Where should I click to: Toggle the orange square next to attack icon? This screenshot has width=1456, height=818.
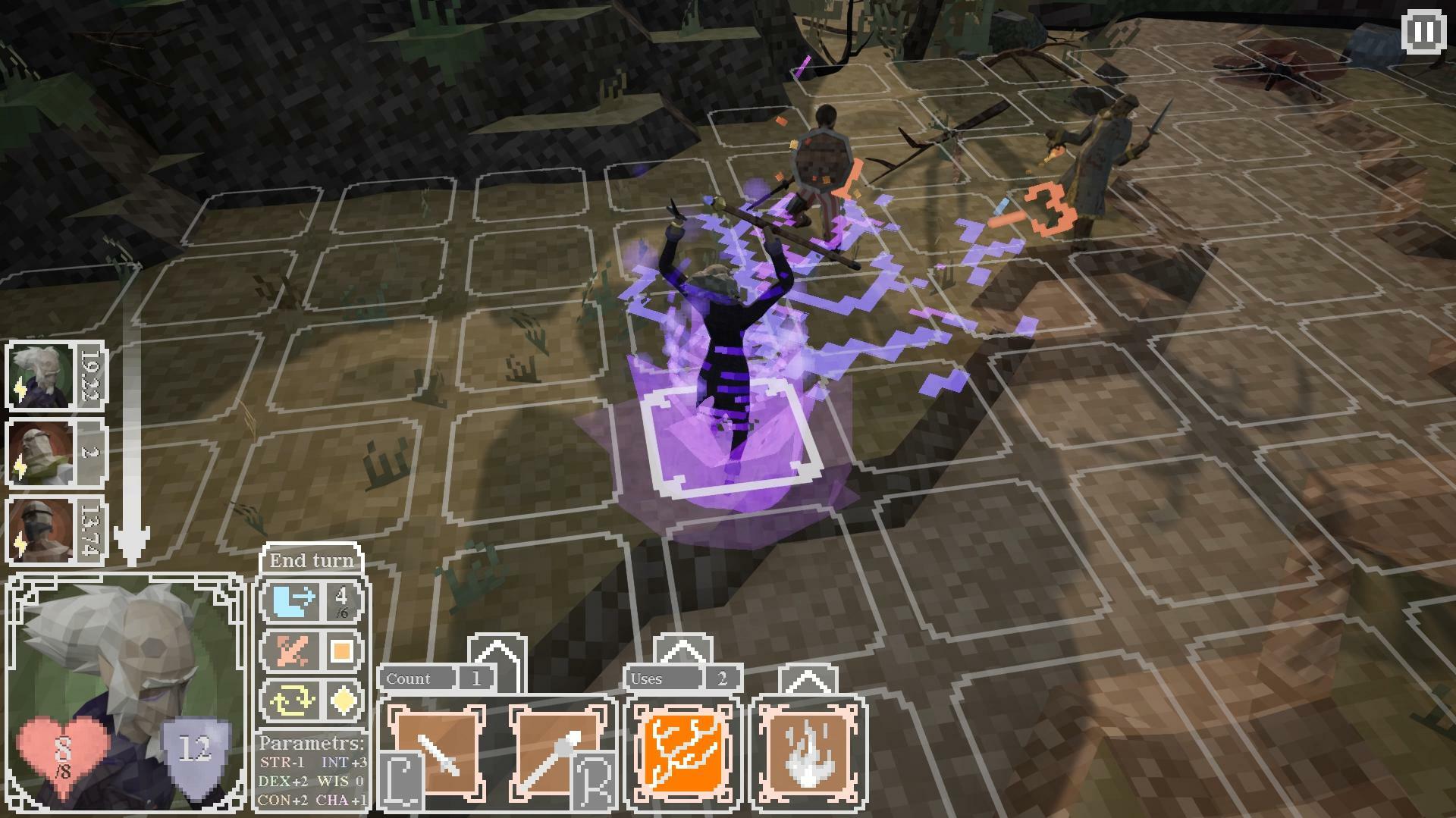point(343,652)
